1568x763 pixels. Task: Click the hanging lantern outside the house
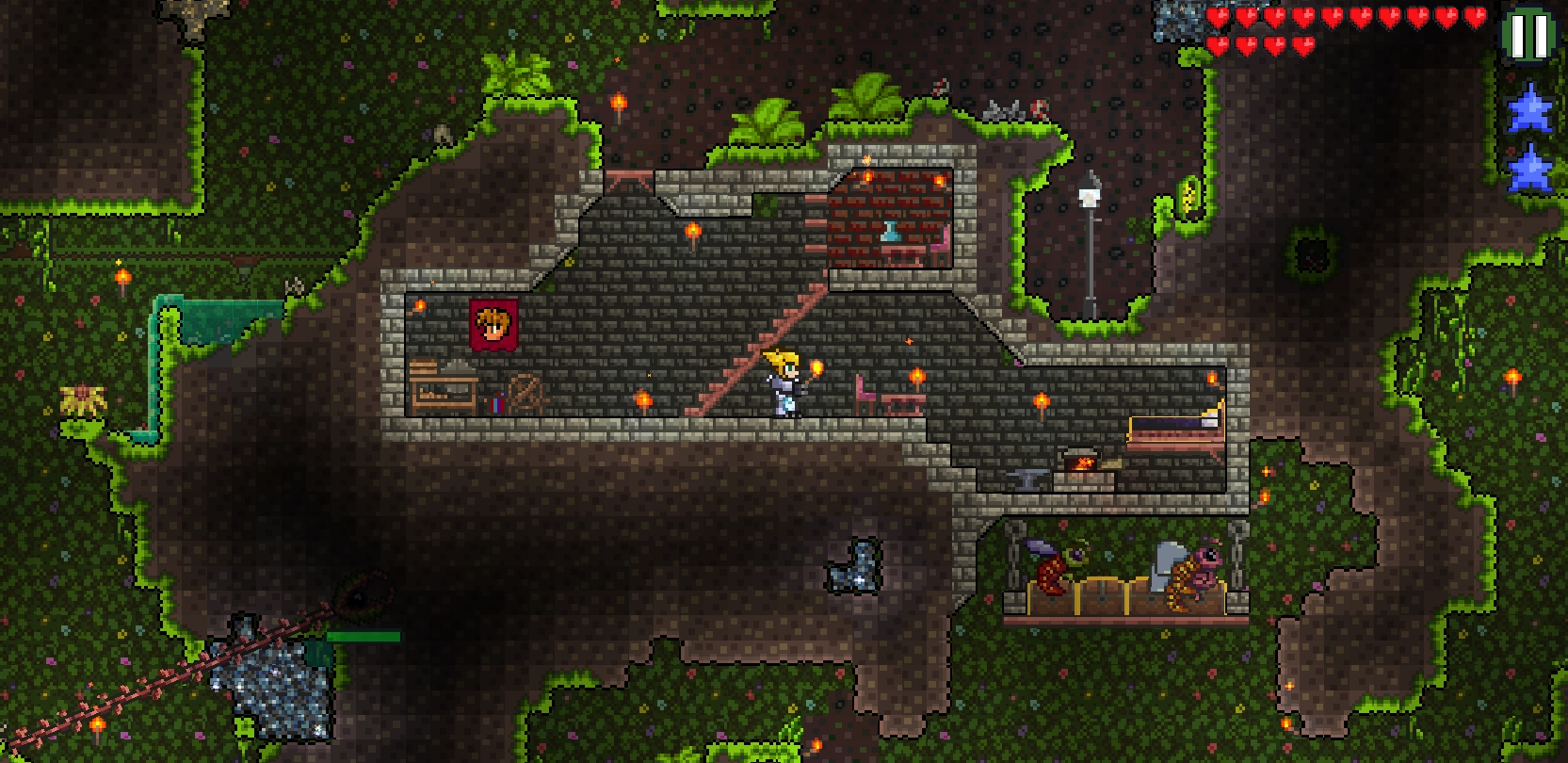click(1089, 198)
